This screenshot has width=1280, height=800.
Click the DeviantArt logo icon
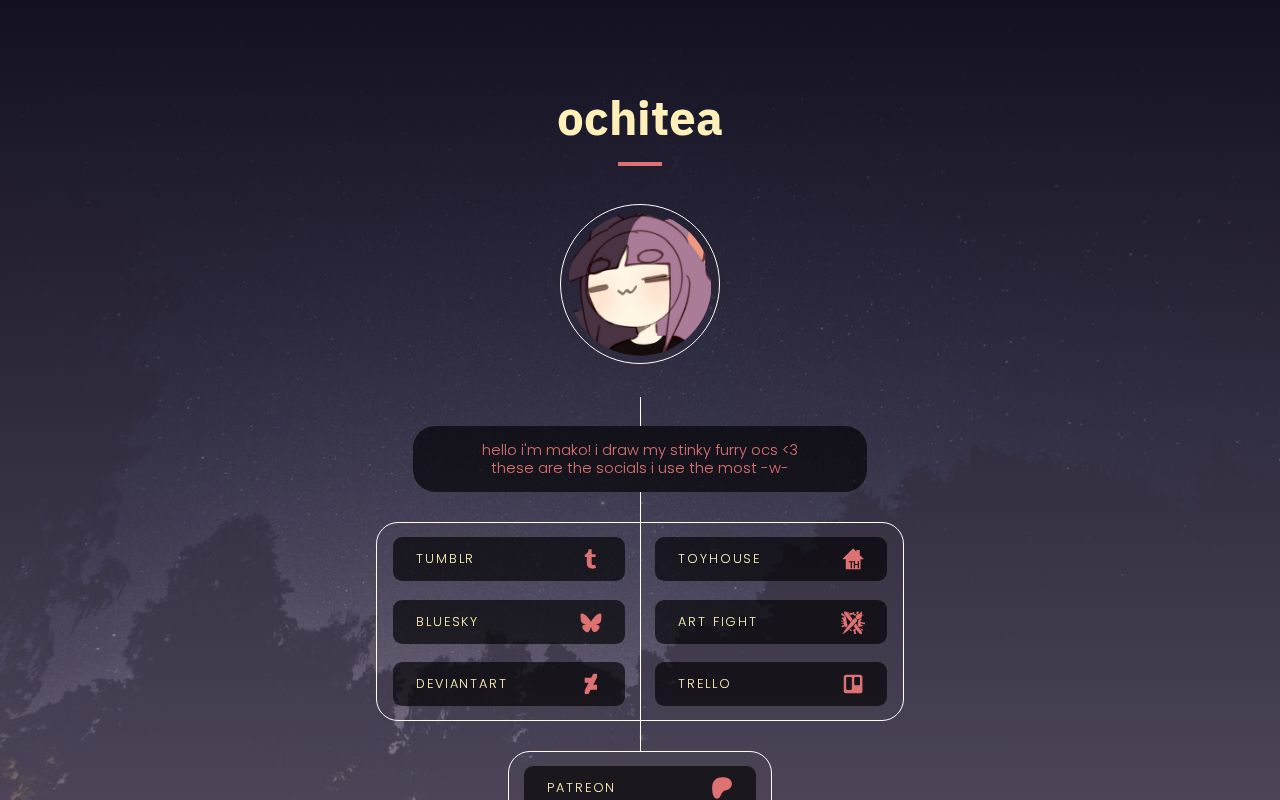pyautogui.click(x=590, y=684)
